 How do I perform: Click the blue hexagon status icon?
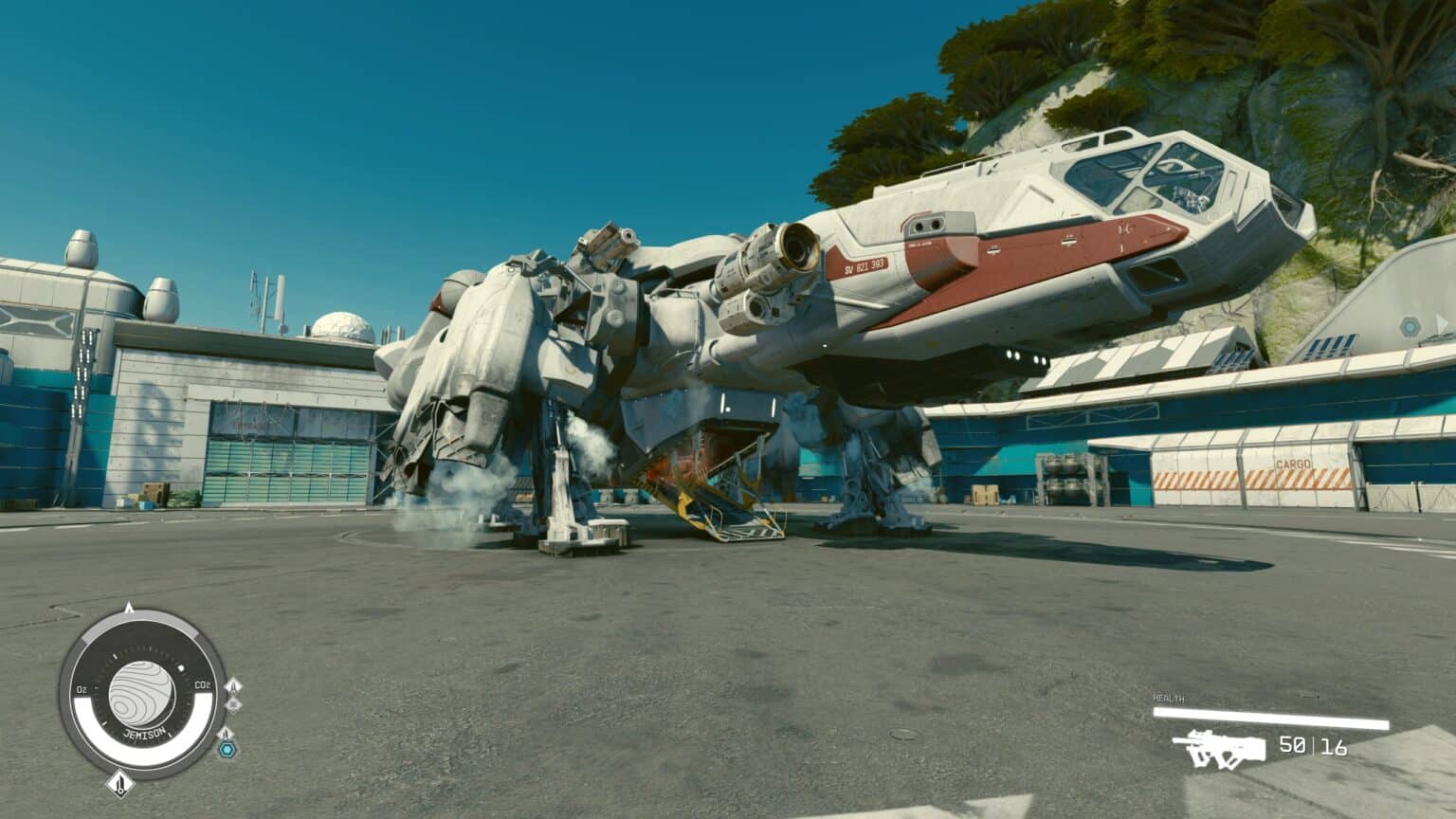pyautogui.click(x=227, y=750)
